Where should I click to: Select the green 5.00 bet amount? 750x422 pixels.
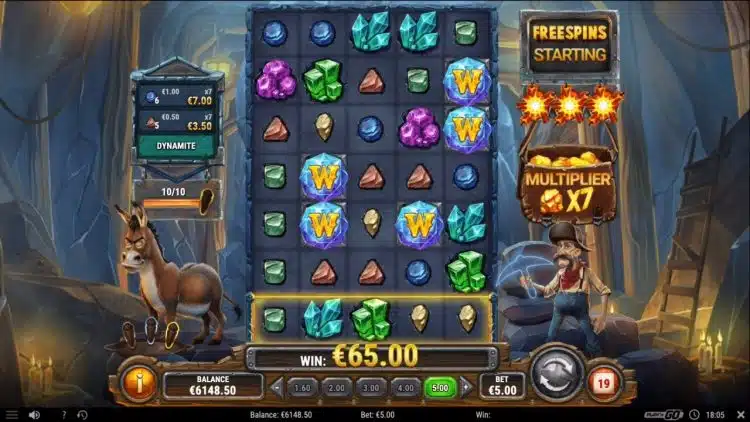pos(441,386)
